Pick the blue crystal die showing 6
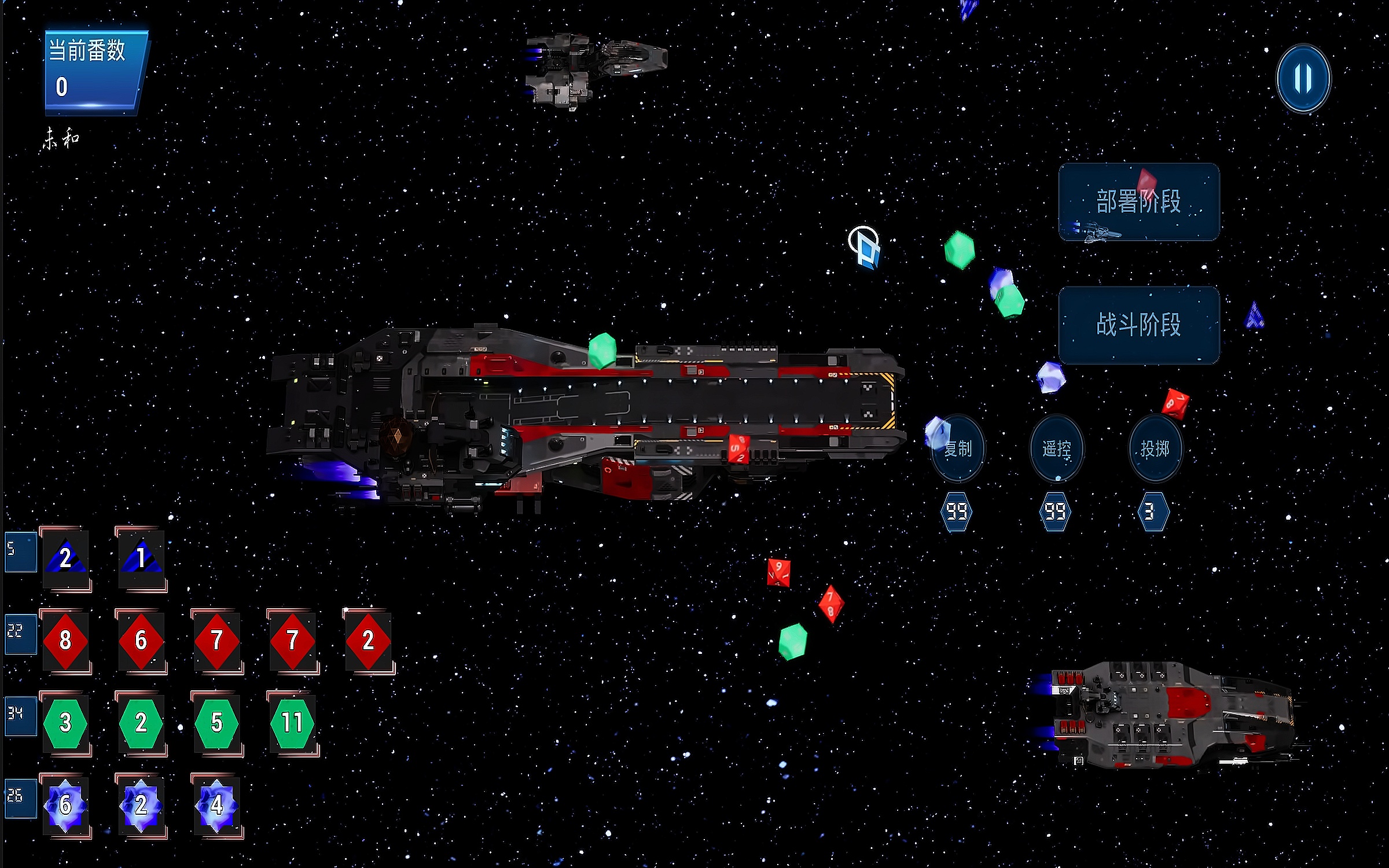The image size is (1389, 868). [x=65, y=805]
